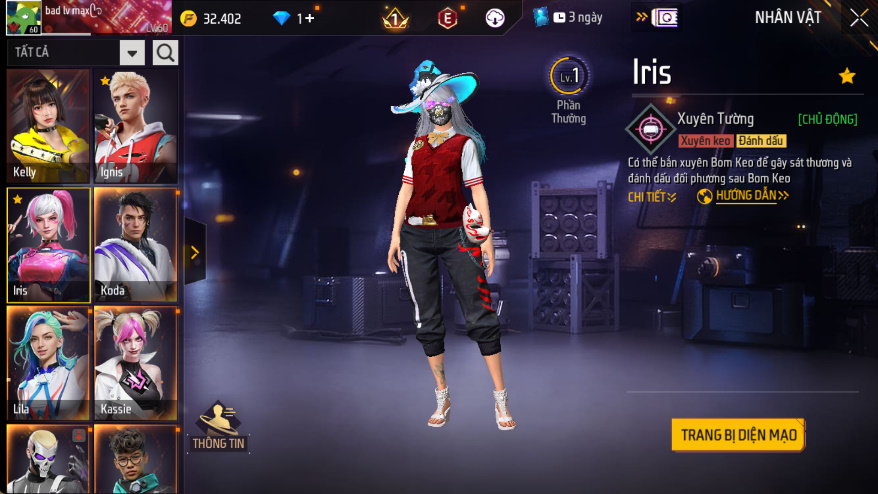Open the red E badge icon

(448, 18)
